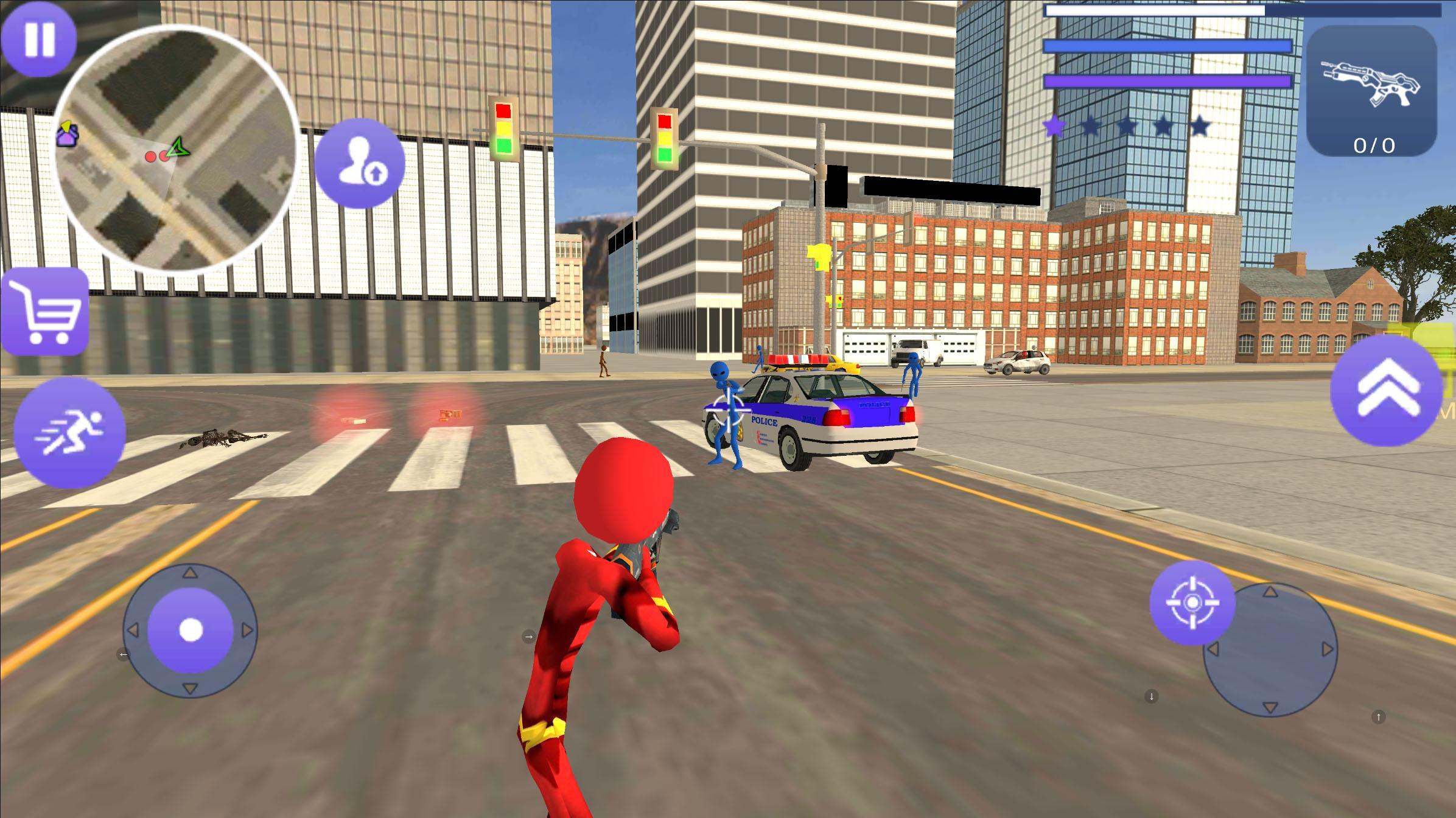Tap the red traffic light on the left
Image resolution: width=1456 pixels, height=818 pixels.
503,111
